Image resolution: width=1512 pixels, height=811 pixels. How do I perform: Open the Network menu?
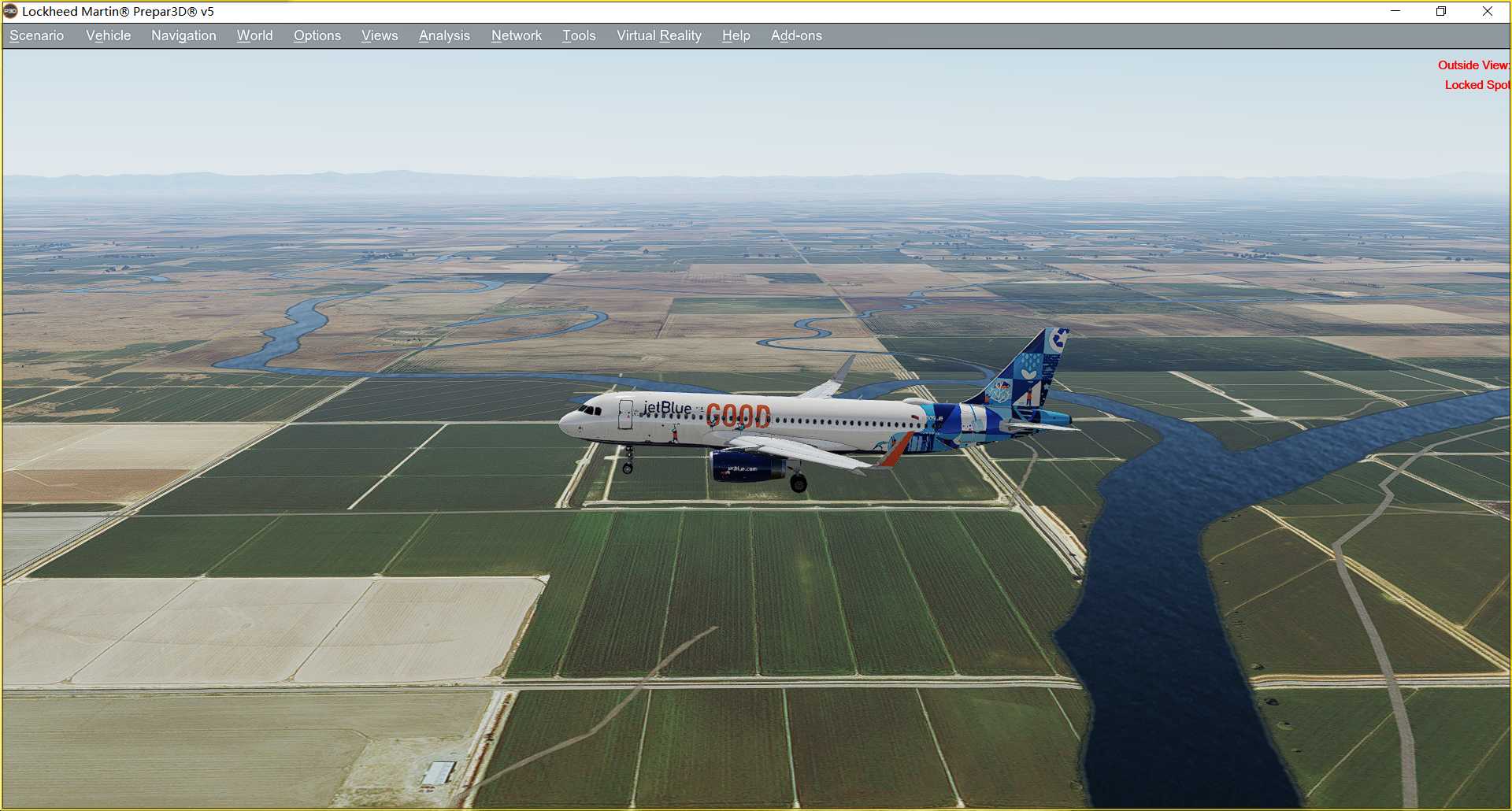pyautogui.click(x=516, y=35)
